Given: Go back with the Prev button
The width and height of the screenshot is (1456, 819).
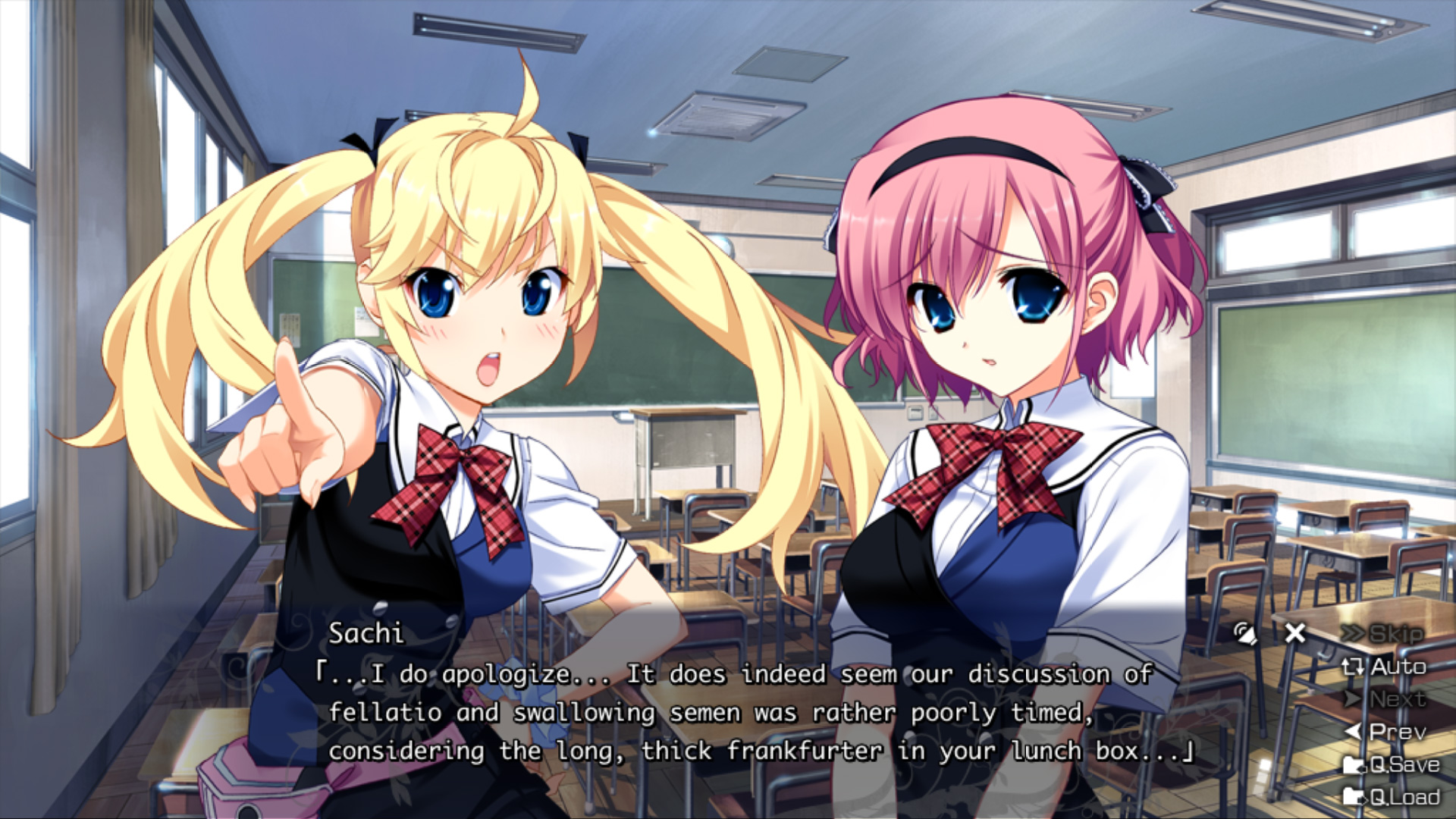Looking at the screenshot, I should click(x=1385, y=732).
